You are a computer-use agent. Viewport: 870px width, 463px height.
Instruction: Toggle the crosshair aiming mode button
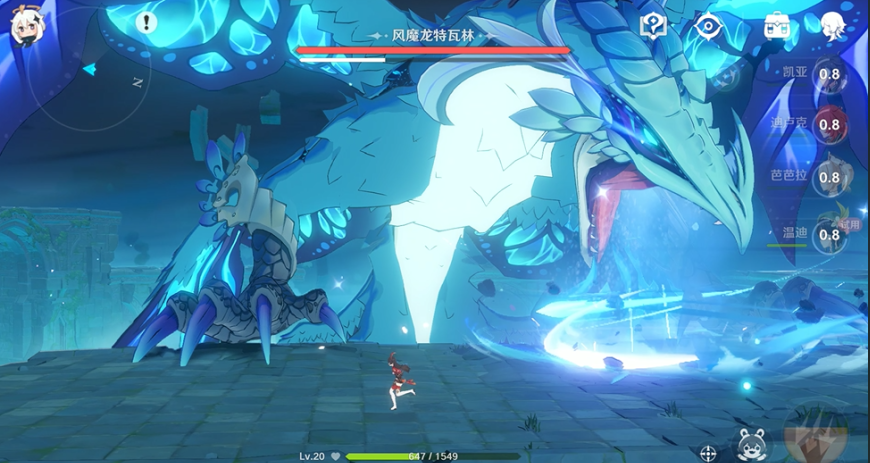709,453
